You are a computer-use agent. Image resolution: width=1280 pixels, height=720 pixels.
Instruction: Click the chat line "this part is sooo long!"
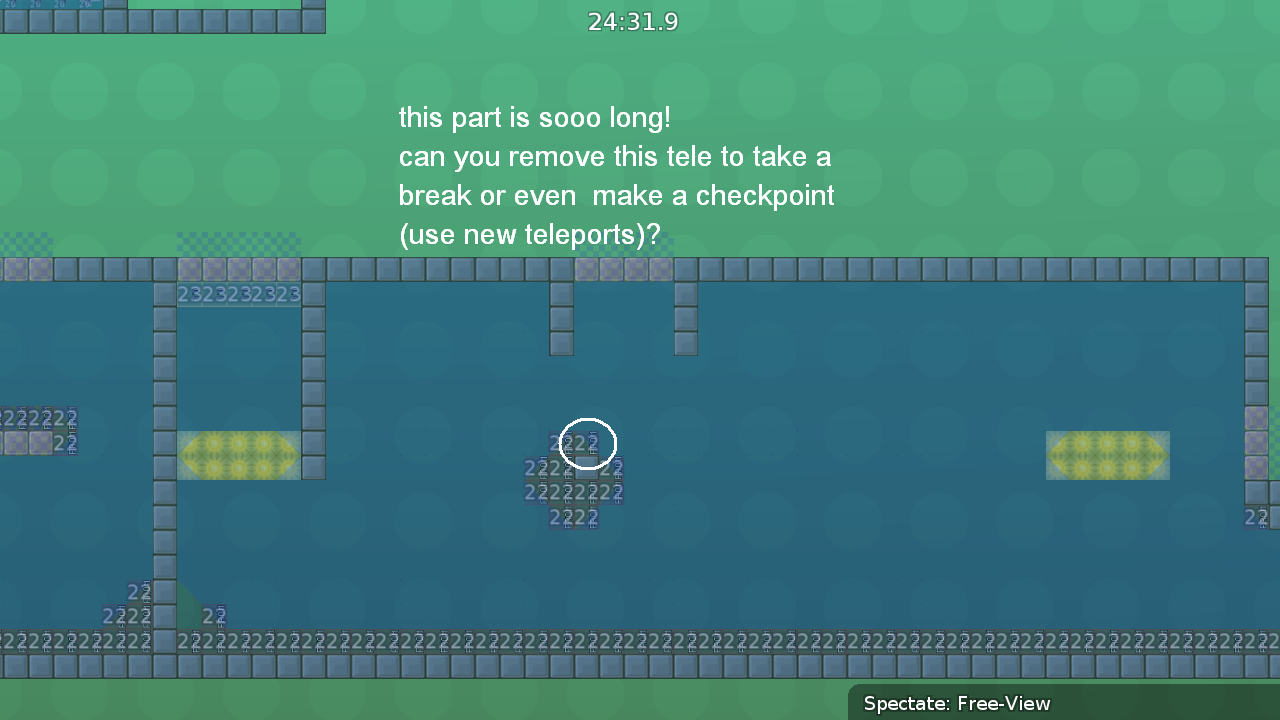click(534, 117)
